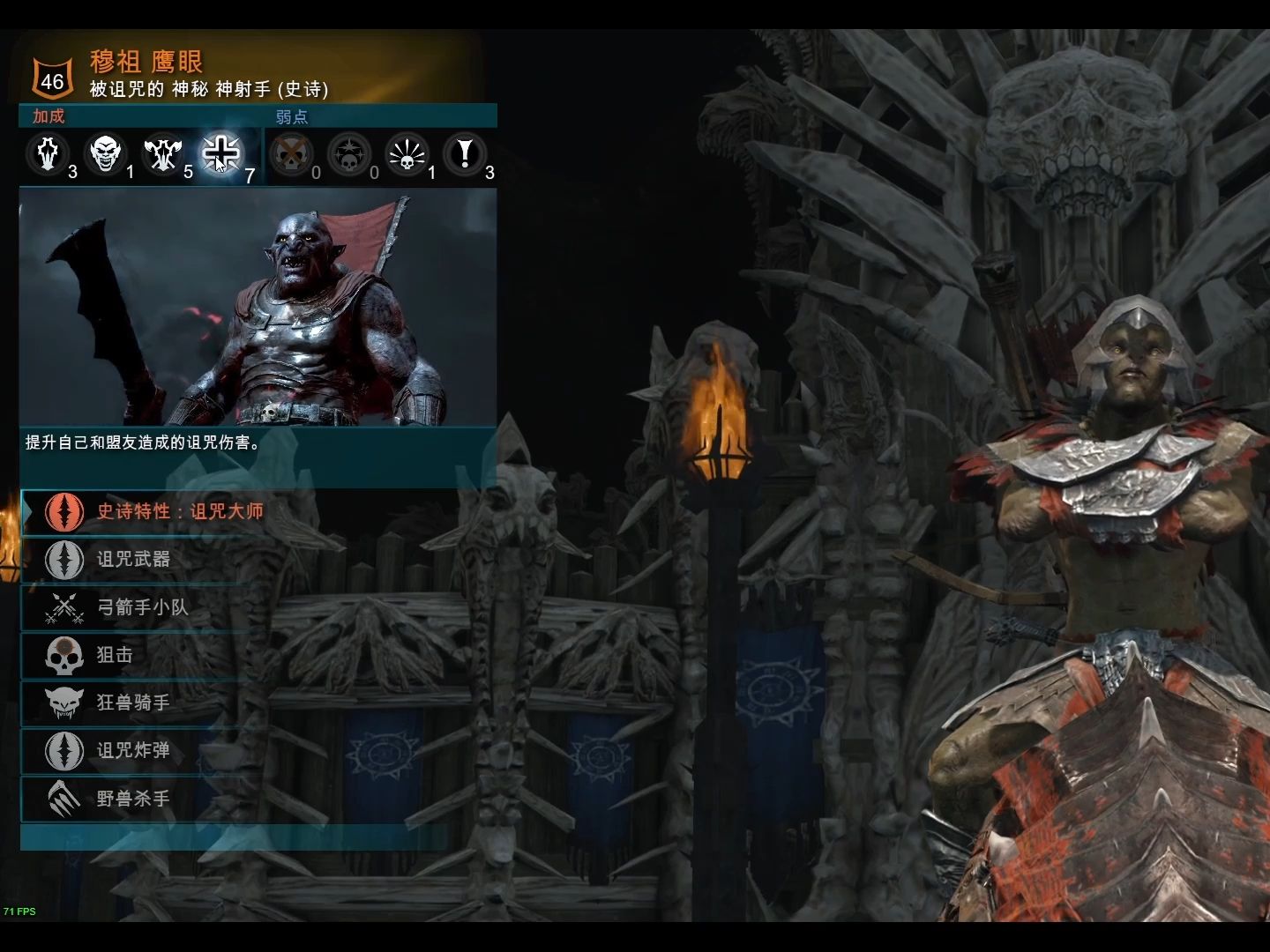Open the 狙击 trait entry
This screenshot has height=952, width=1270.
click(x=115, y=655)
